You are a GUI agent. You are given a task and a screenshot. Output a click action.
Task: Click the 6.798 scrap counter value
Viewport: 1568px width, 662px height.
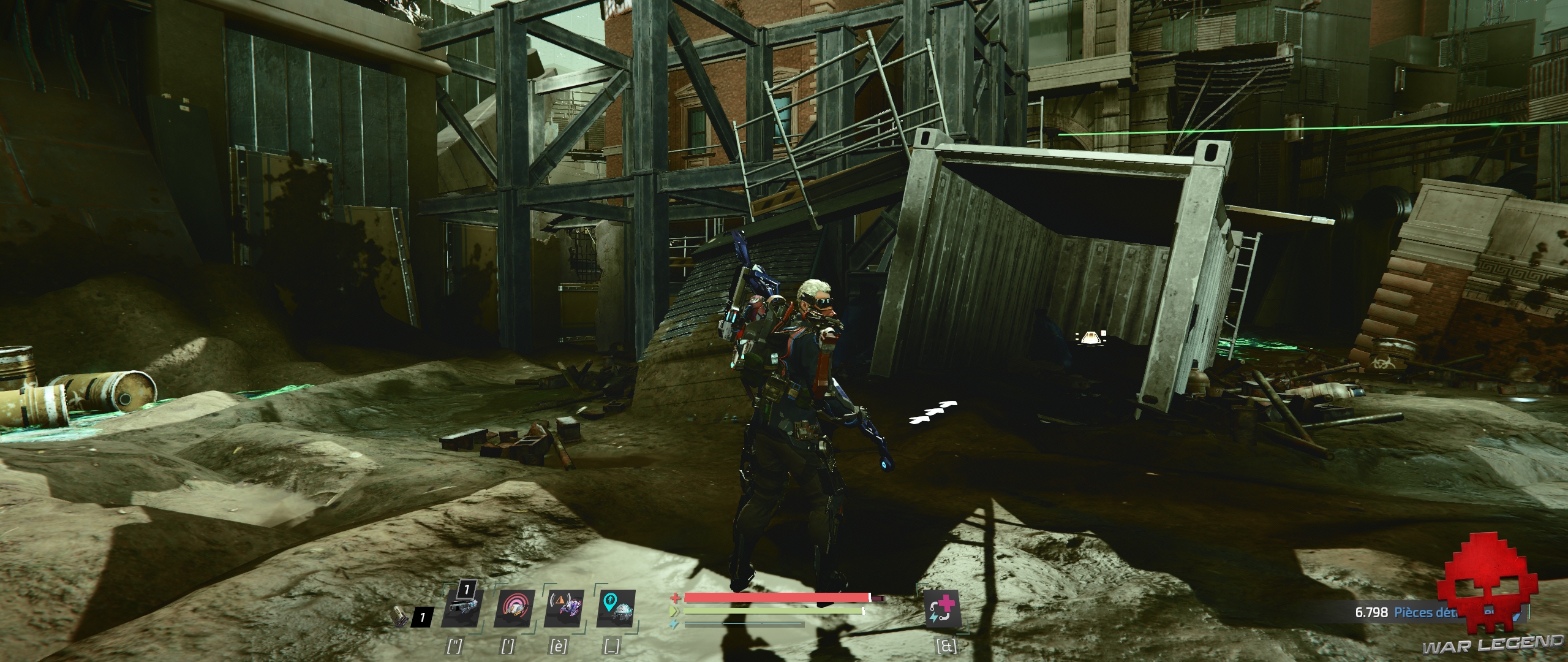pos(1372,612)
